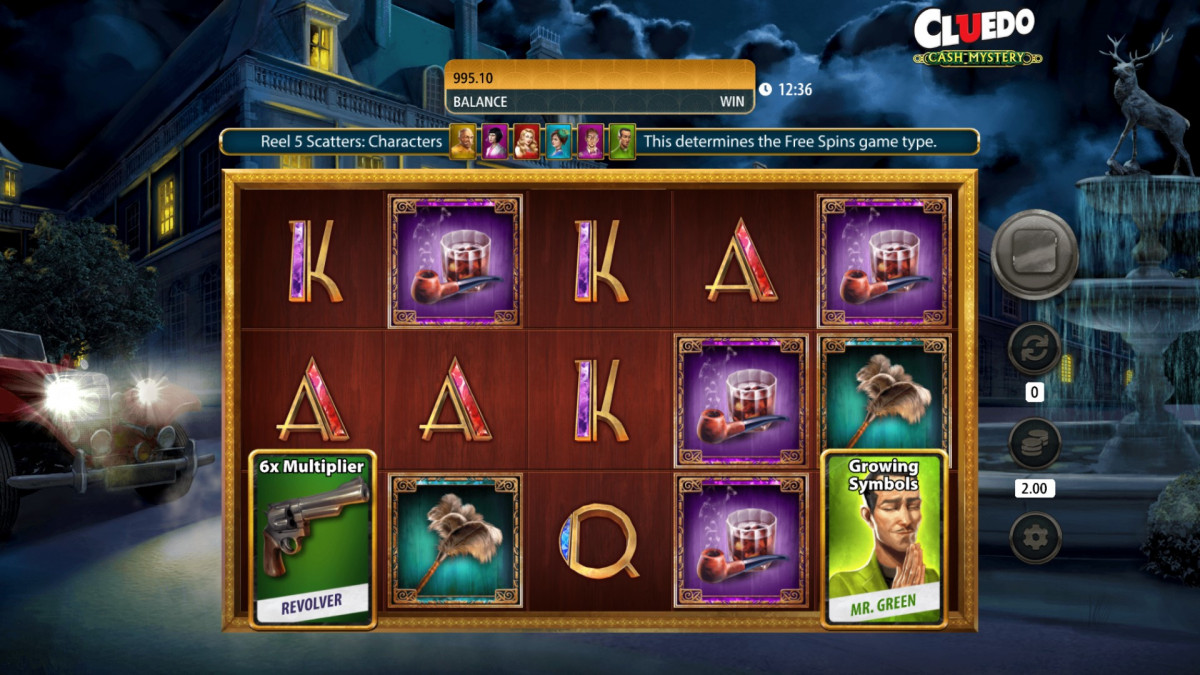The image size is (1200, 675).
Task: Open the bet amount coins button
Action: click(x=1034, y=443)
